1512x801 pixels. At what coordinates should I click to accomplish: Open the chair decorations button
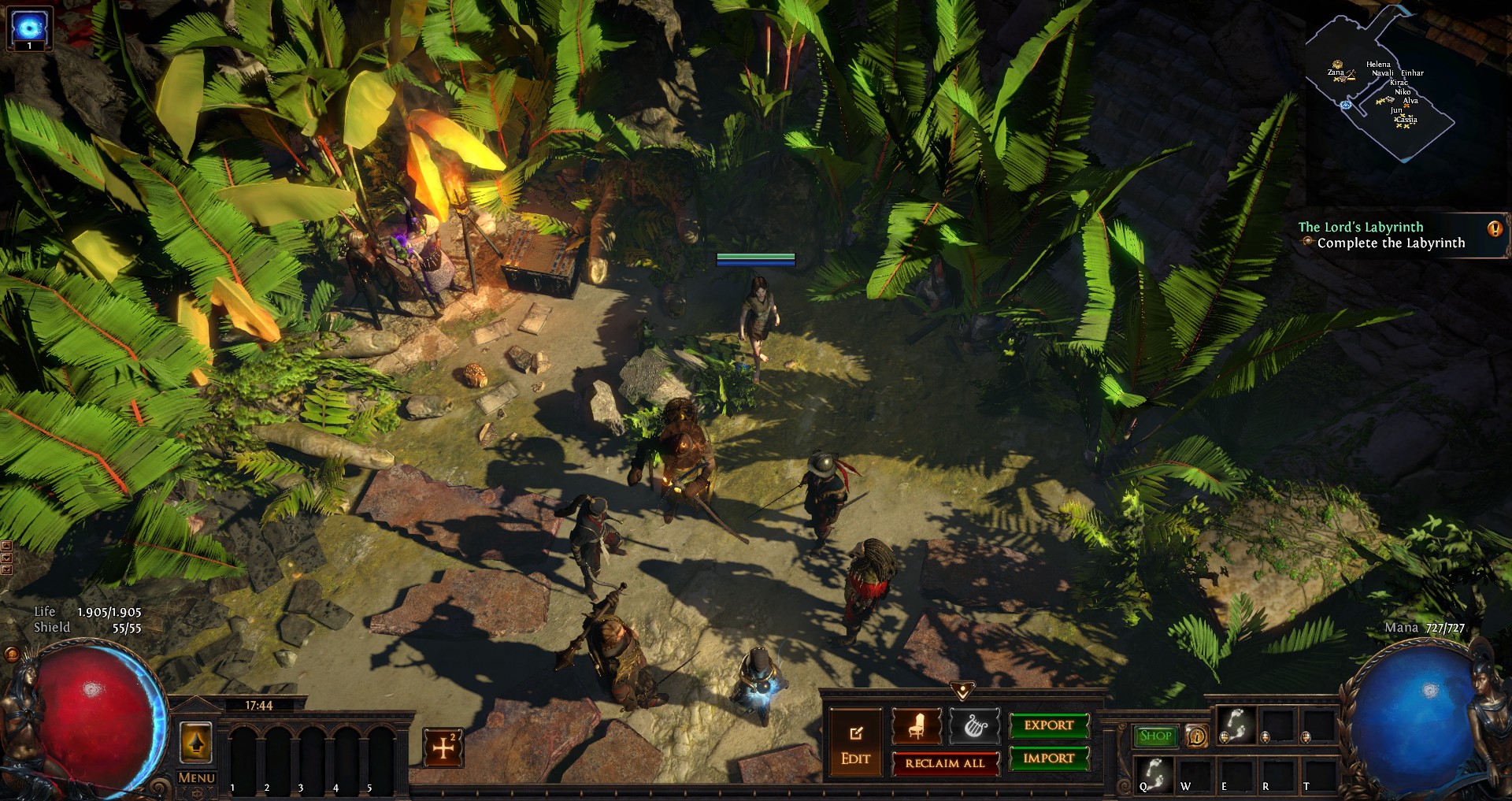(x=917, y=725)
